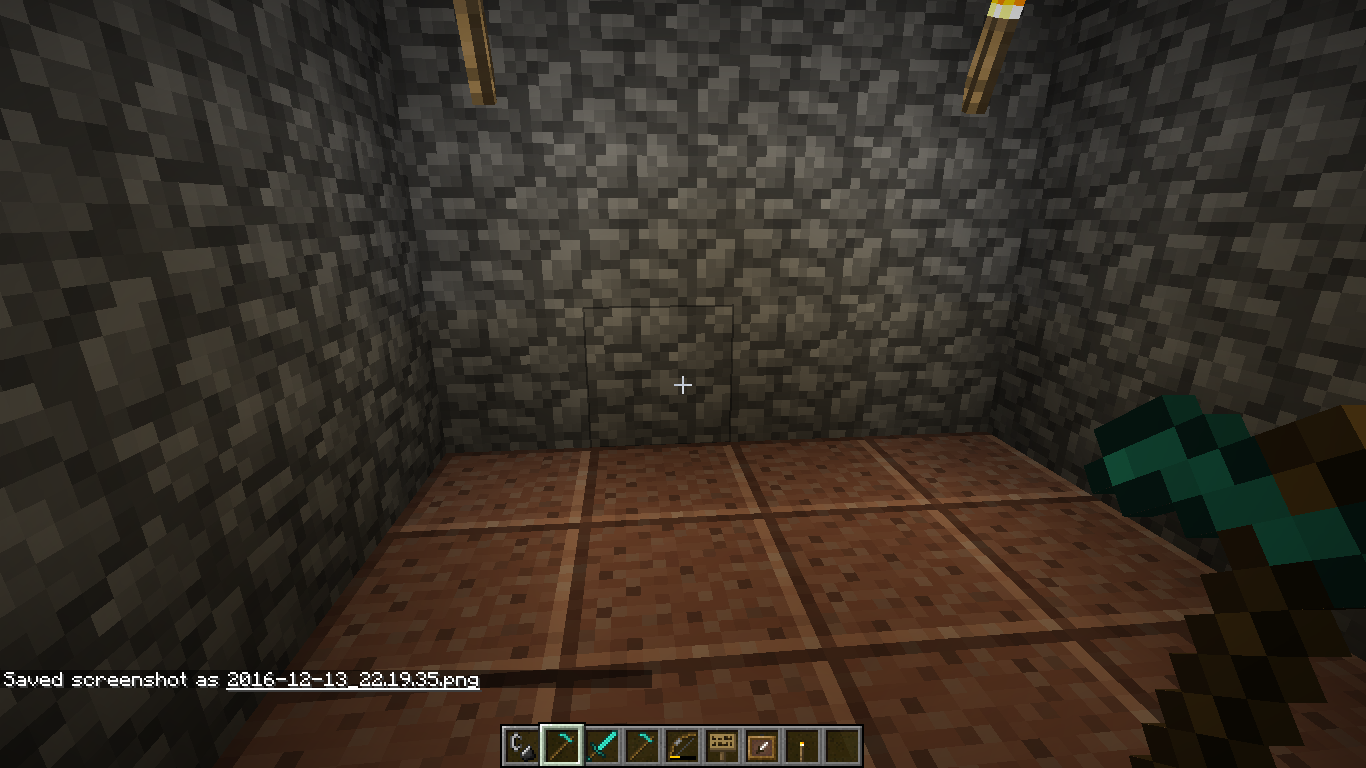The width and height of the screenshot is (1366, 768).
Task: Open the saved screenshot file link
Action: tap(352, 680)
